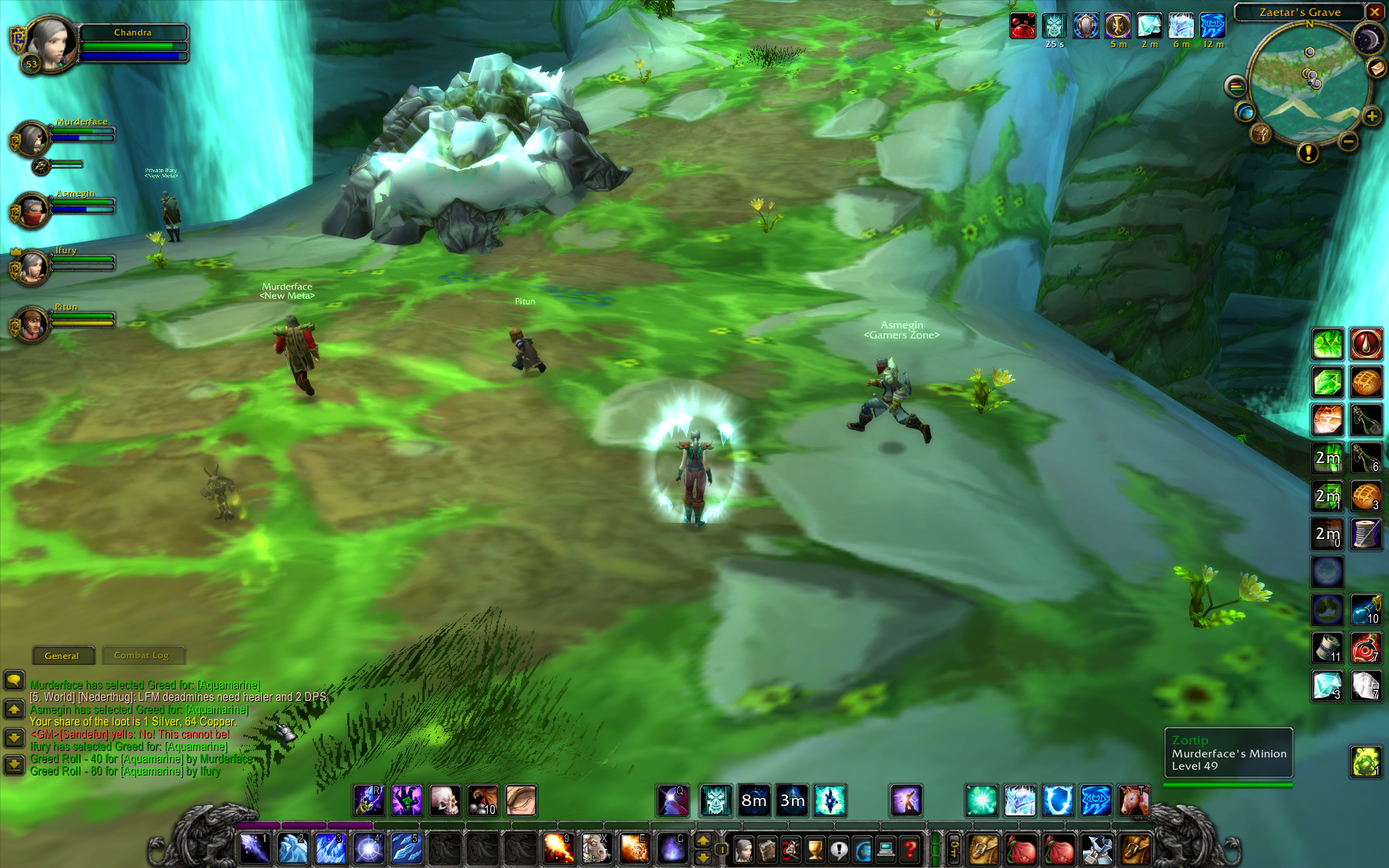
Task: Close the Zaetar's Grave minimap header
Action: [x=1374, y=12]
